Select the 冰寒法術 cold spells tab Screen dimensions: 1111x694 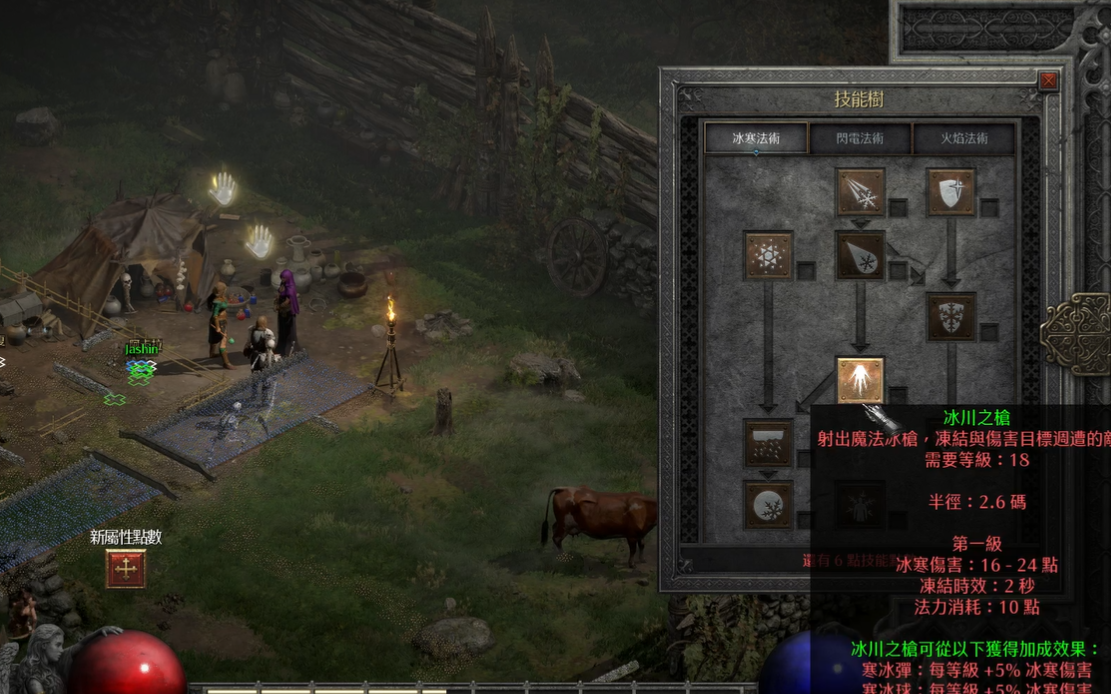pyautogui.click(x=756, y=138)
